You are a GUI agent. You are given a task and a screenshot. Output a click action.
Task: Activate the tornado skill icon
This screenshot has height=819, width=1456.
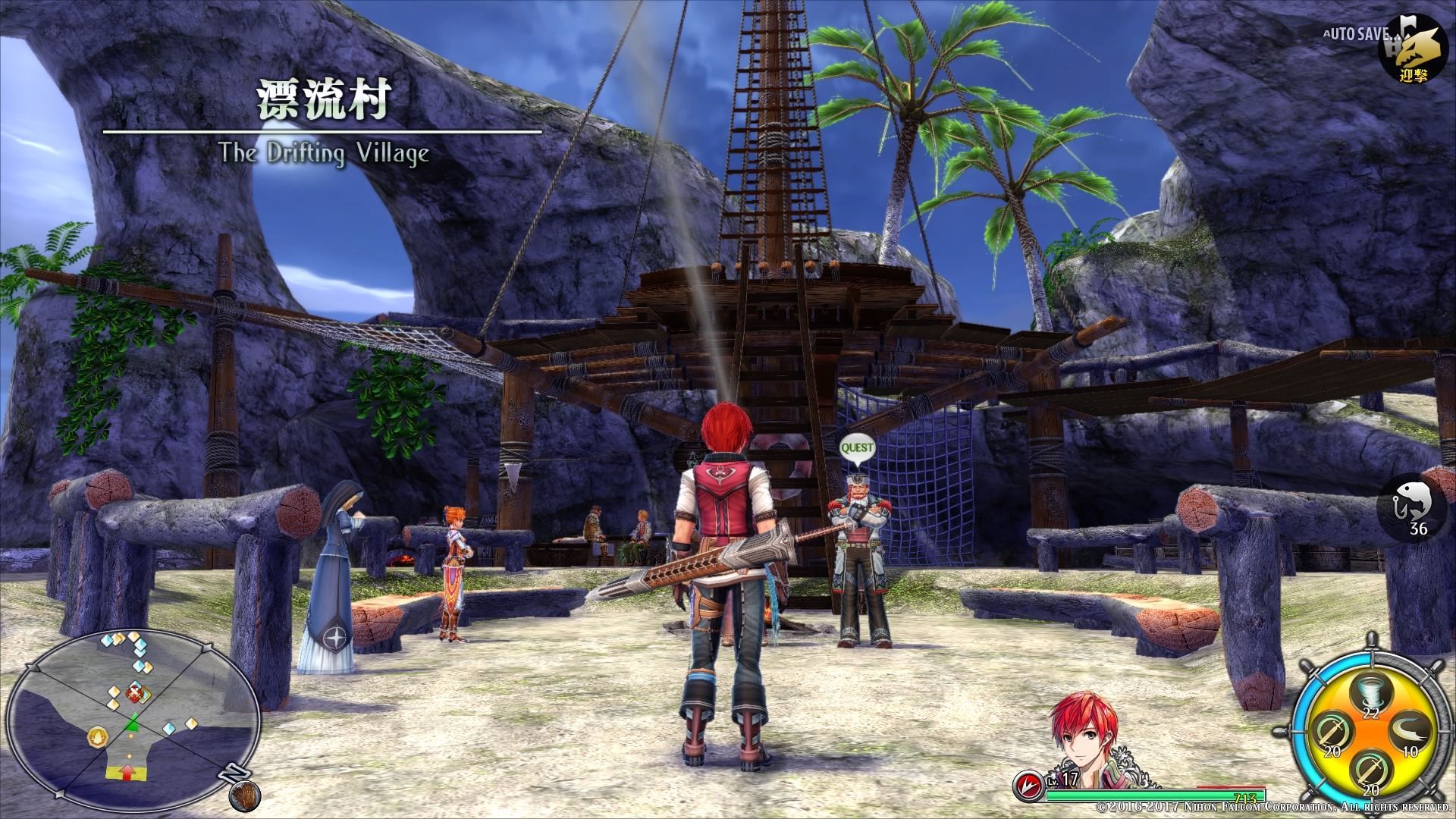pos(1370,692)
